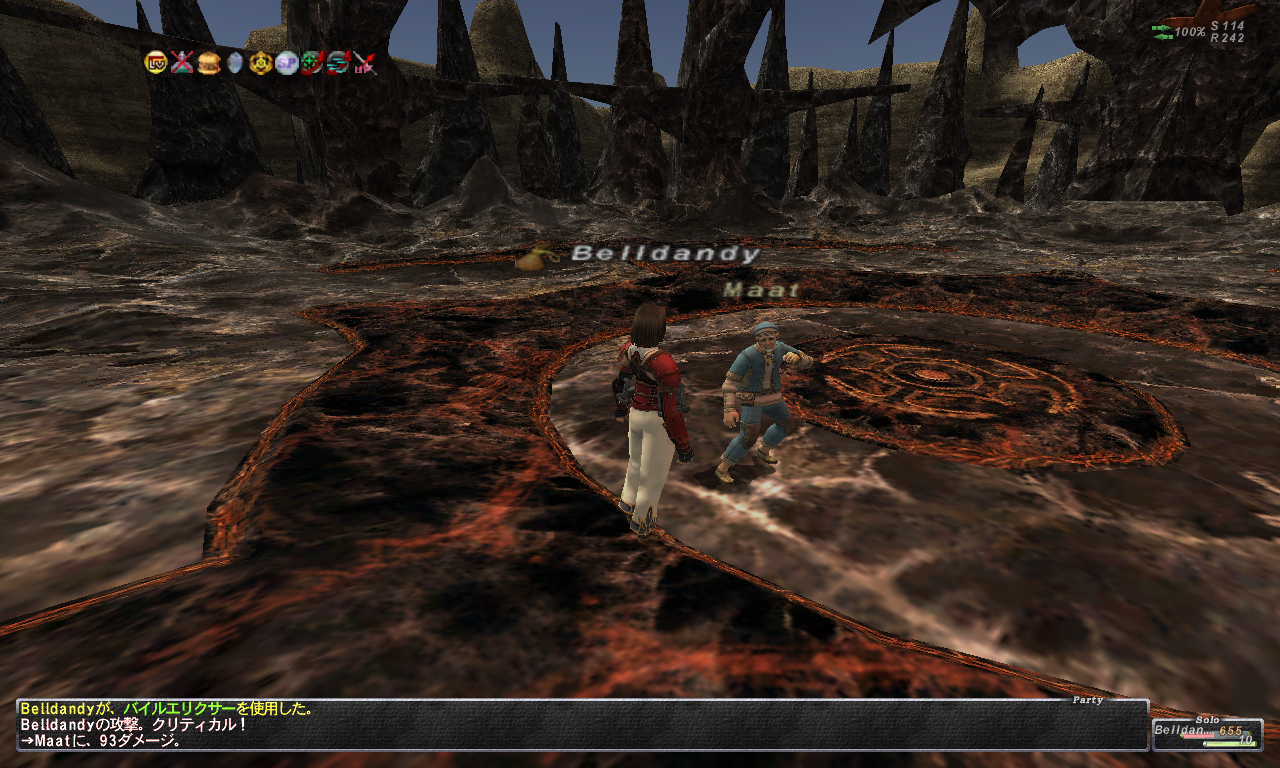1280x768 pixels.
Task: Click the cyan wind streaks status icon
Action: click(x=339, y=63)
